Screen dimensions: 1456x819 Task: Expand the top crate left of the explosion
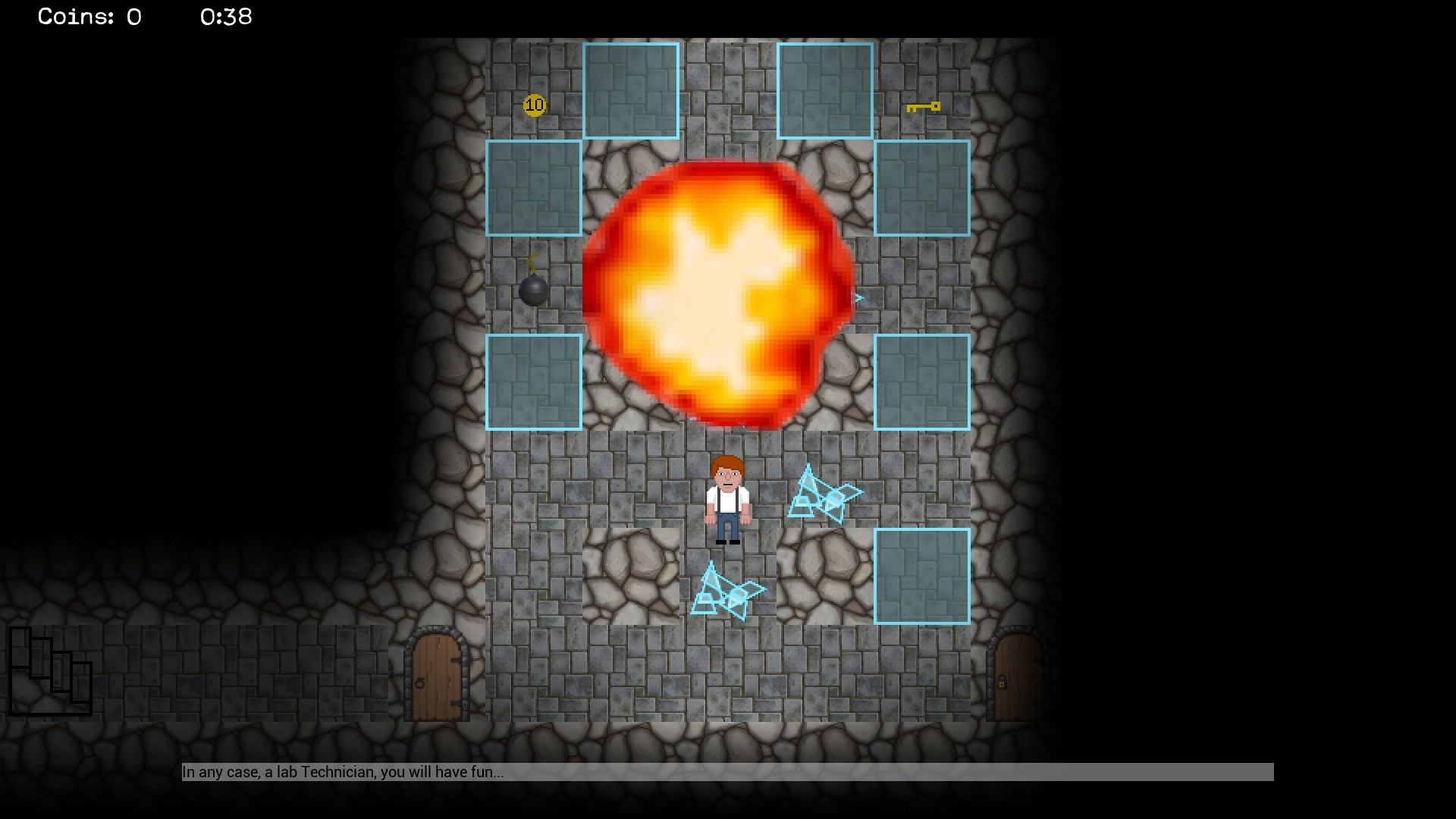pos(631,91)
